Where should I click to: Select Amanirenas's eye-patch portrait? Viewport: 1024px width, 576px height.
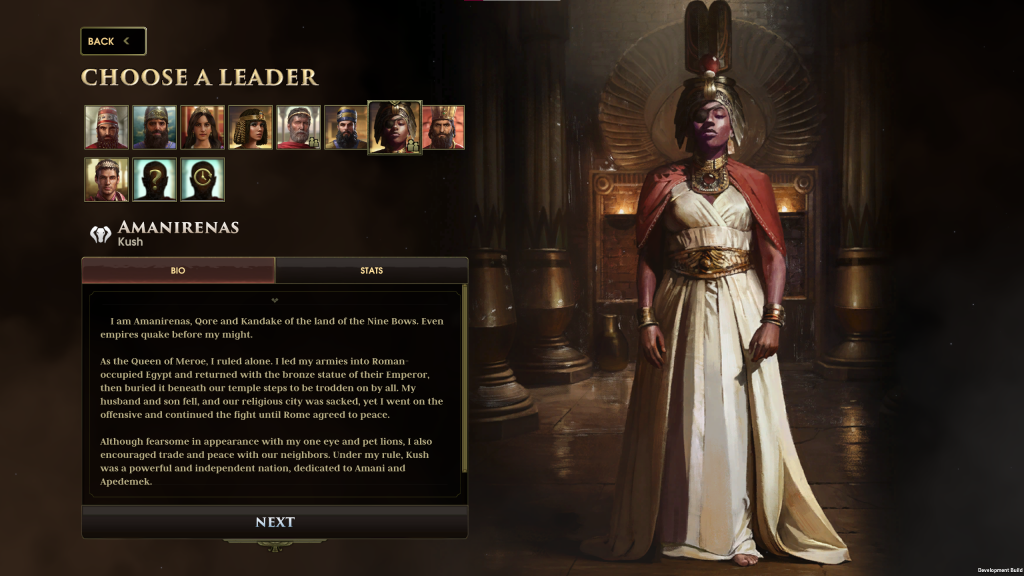(395, 127)
